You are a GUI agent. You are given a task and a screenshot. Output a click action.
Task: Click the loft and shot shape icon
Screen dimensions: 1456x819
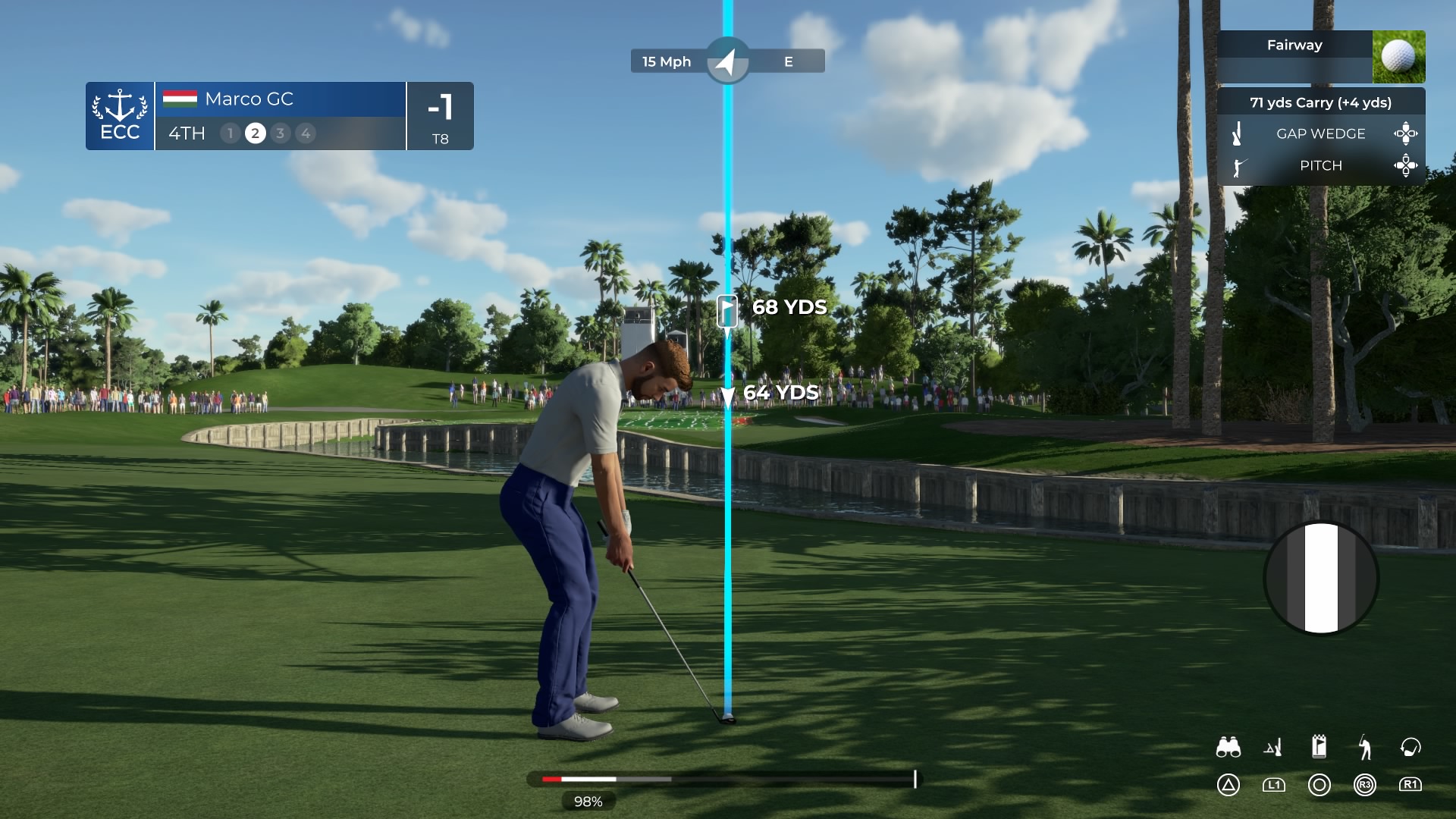click(1273, 748)
